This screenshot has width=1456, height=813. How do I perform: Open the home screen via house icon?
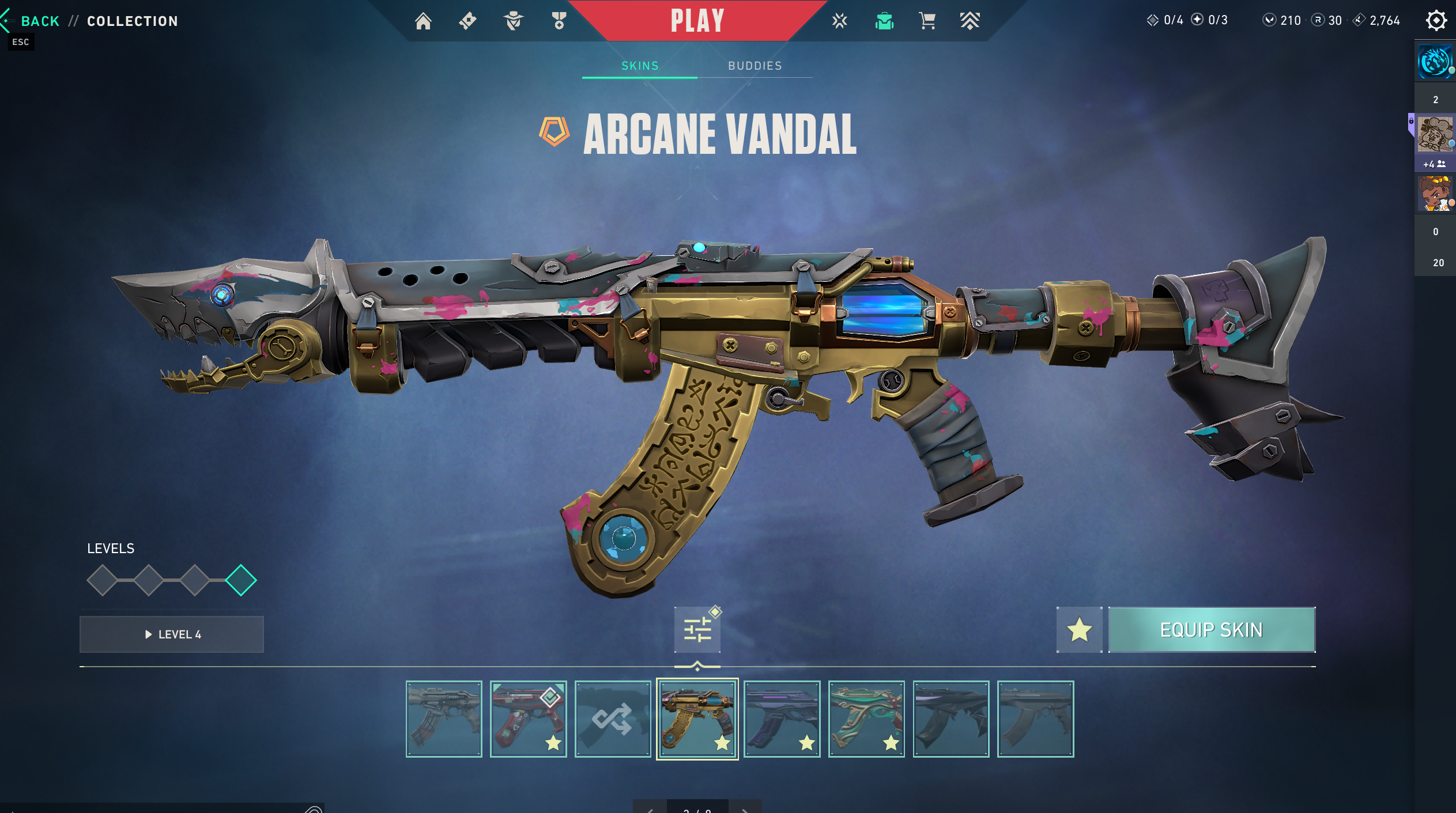[x=423, y=21]
